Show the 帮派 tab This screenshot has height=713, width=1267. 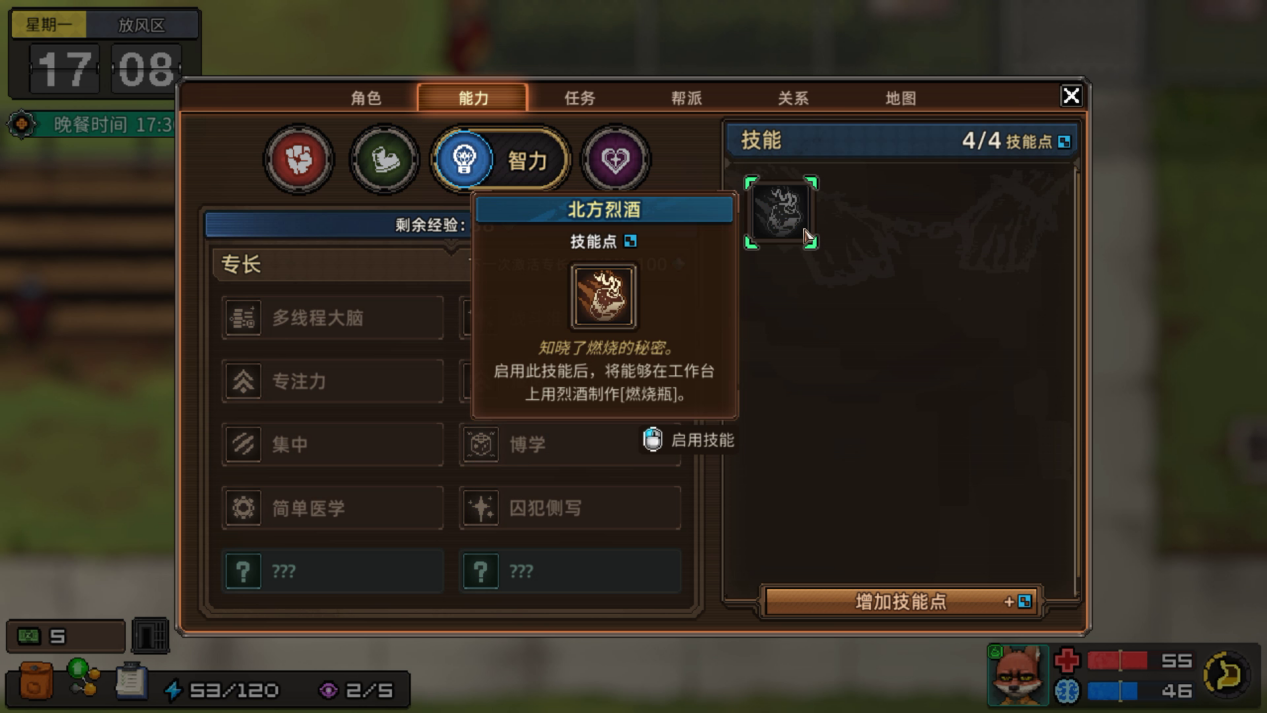coord(686,98)
